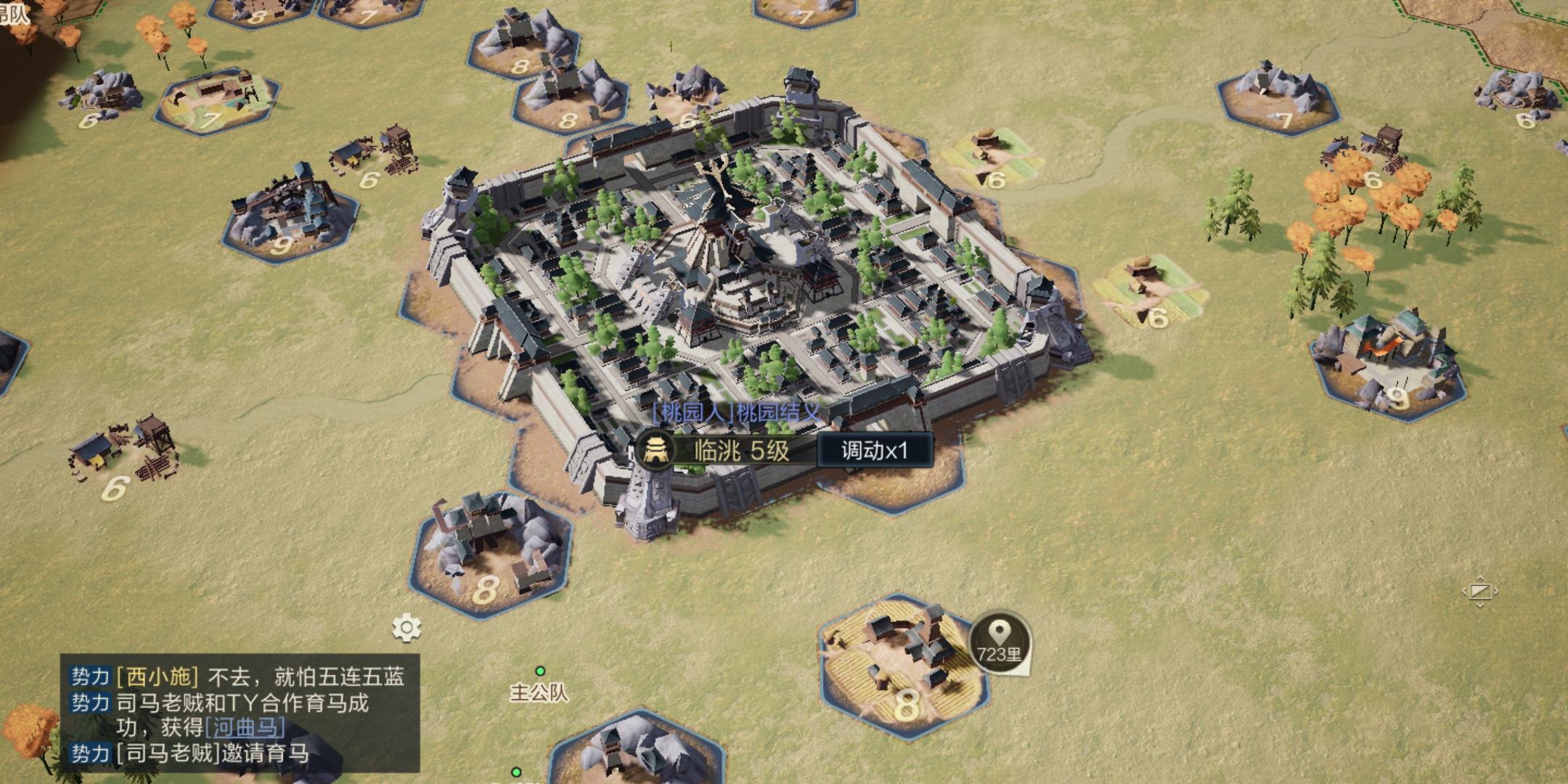The height and width of the screenshot is (784, 1568).
Task: Click the 调动x1 button
Action: point(874,451)
